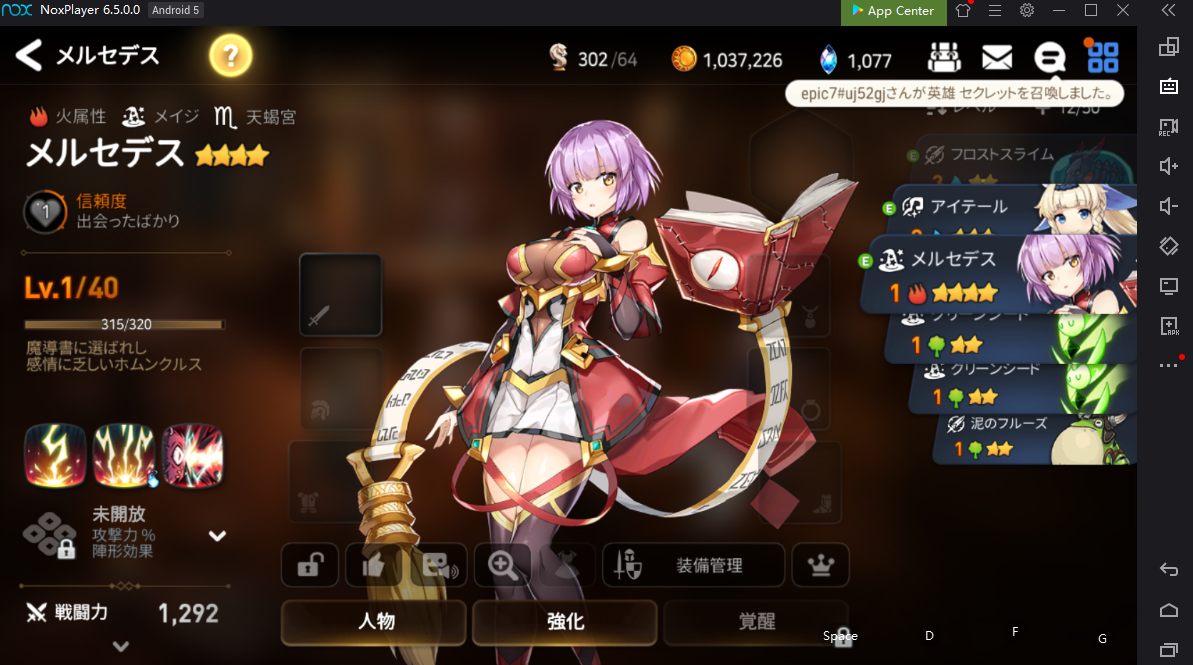This screenshot has width=1193, height=665.
Task: Switch to the 強化 tab
Action: click(565, 622)
